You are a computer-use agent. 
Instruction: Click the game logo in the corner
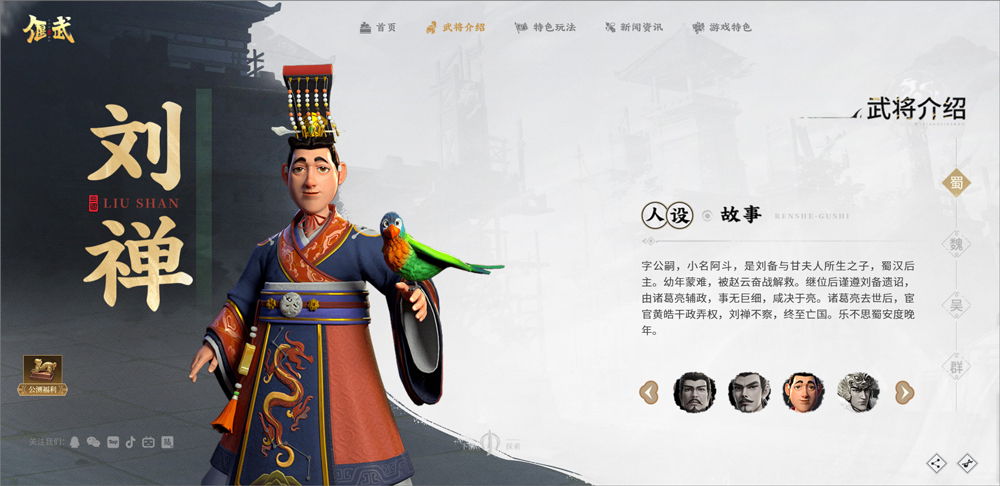pos(49,25)
